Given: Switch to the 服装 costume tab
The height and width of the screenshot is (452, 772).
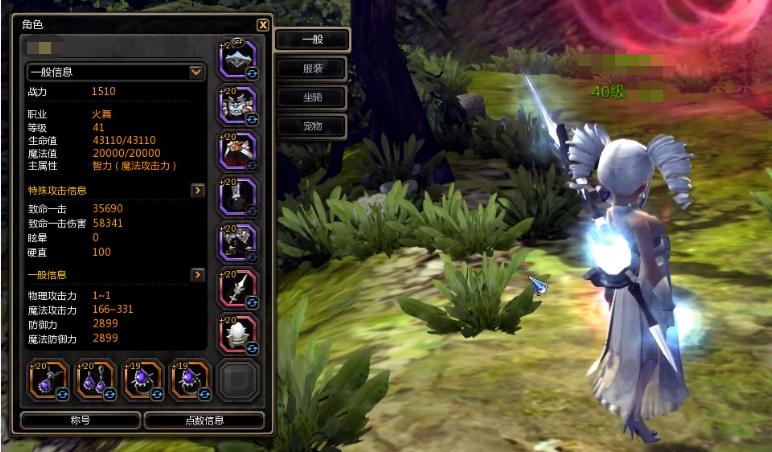Looking at the screenshot, I should (312, 69).
